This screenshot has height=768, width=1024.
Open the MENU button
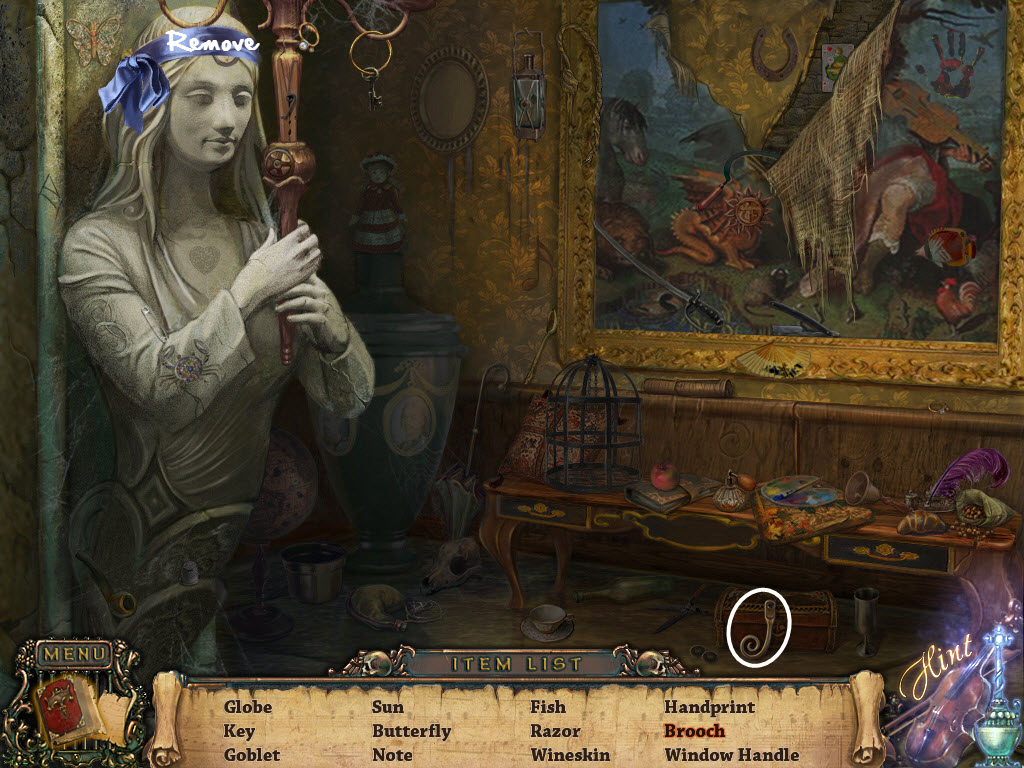coord(73,655)
